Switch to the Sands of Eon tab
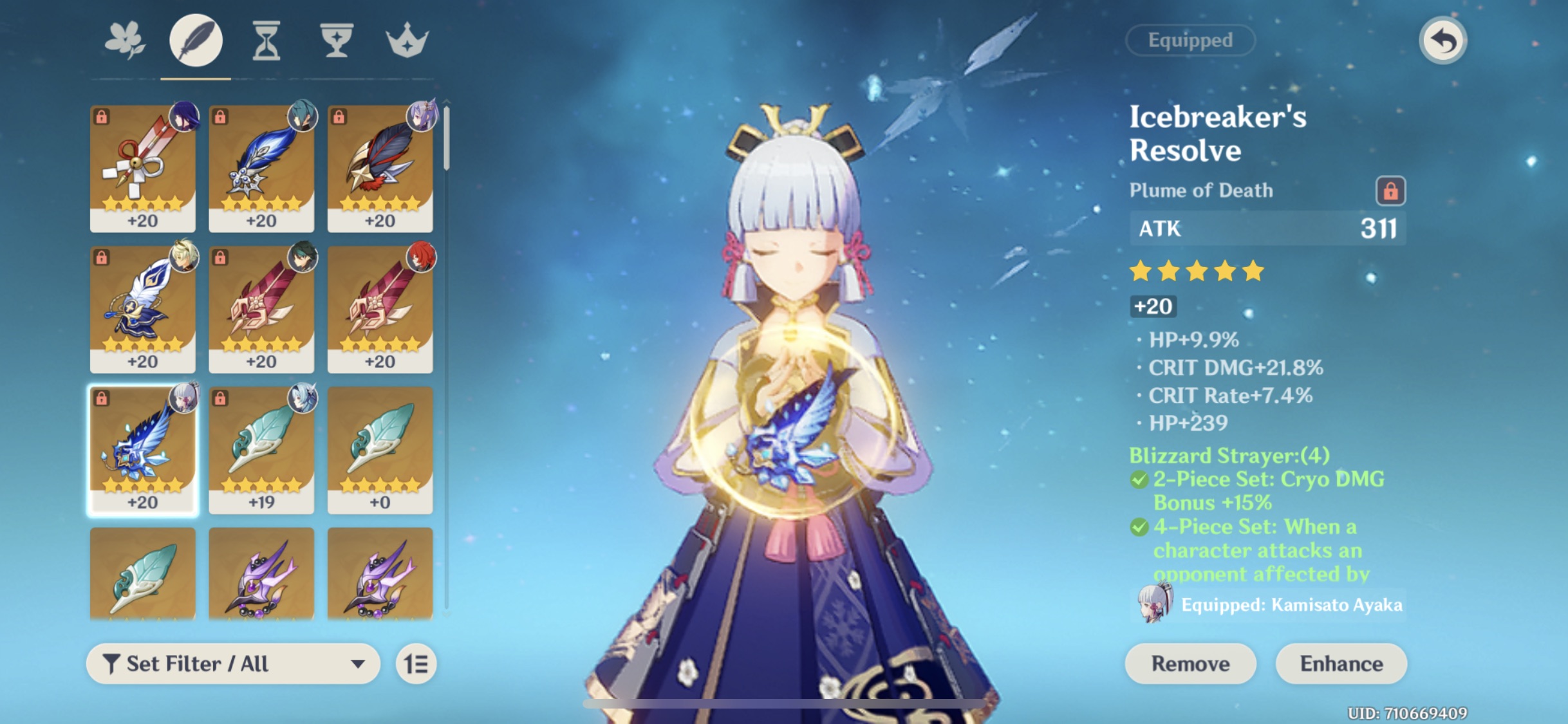The width and height of the screenshot is (1568, 724). (x=267, y=41)
